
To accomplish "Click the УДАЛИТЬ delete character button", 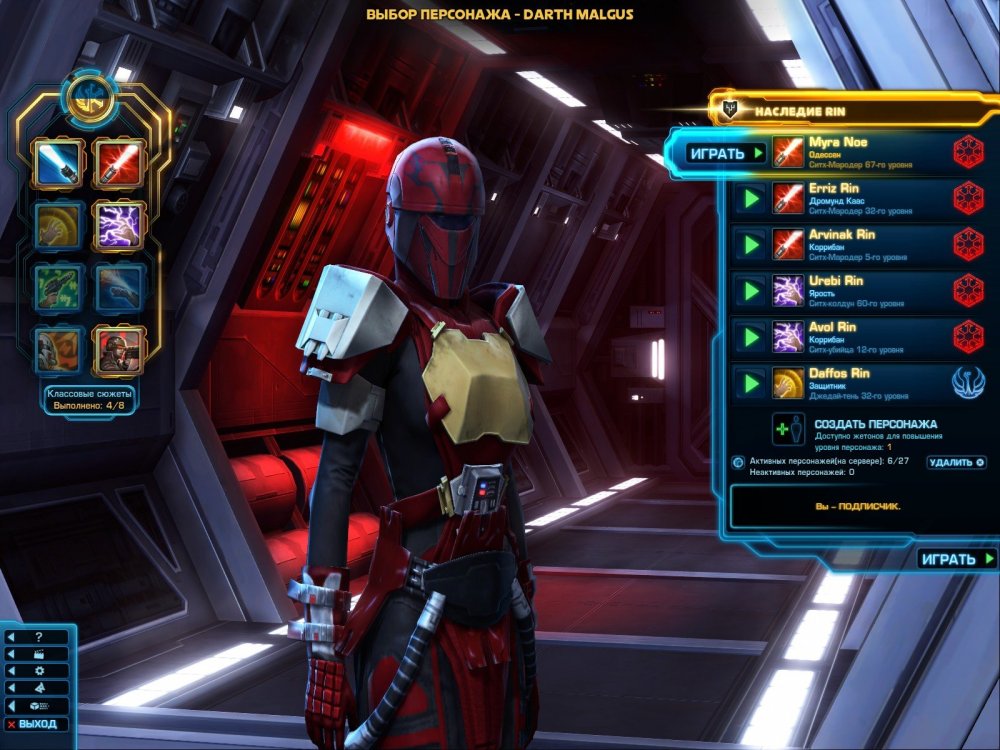I will (x=956, y=463).
